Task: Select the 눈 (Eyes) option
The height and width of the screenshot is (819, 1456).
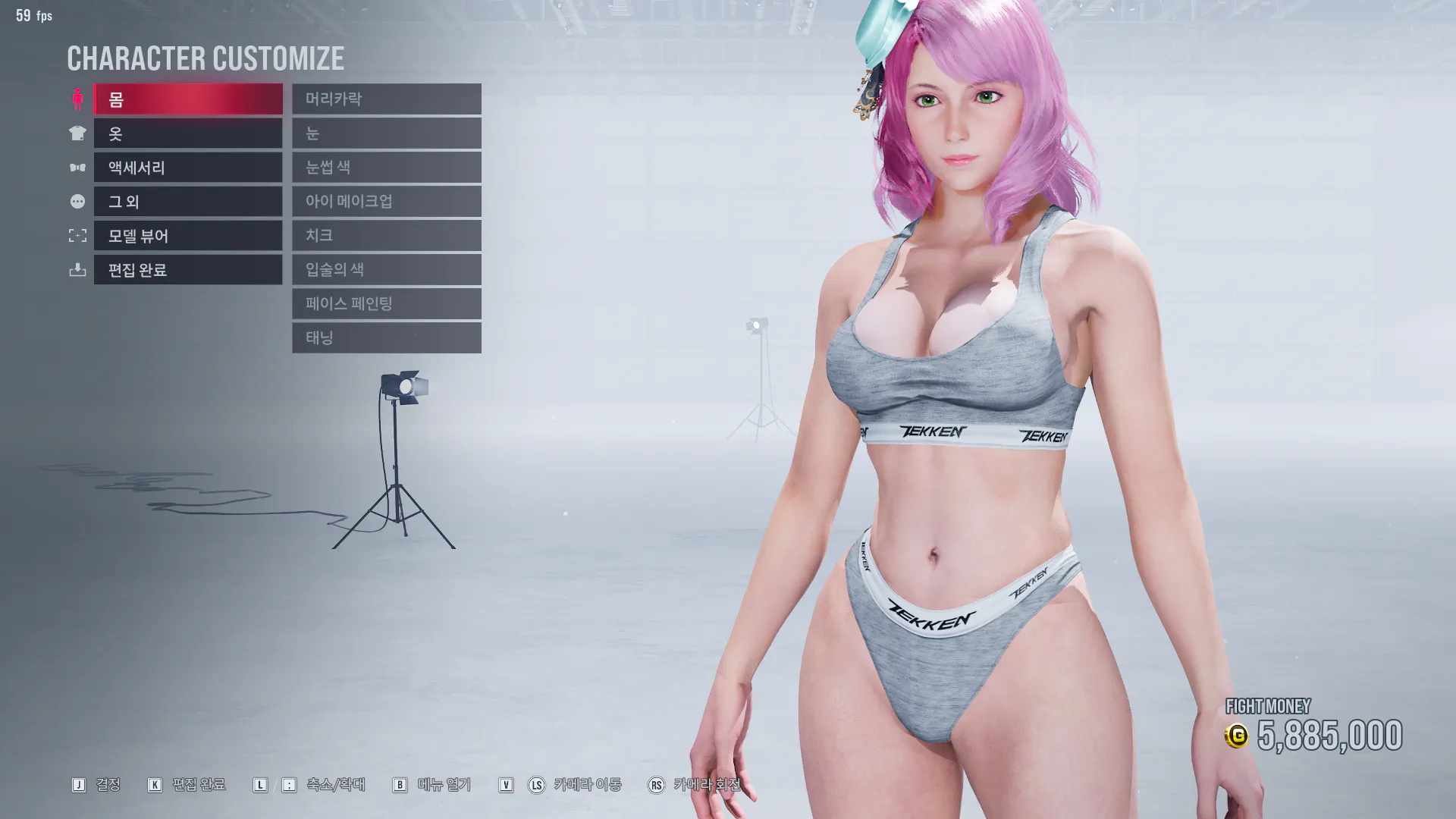Action: click(386, 133)
